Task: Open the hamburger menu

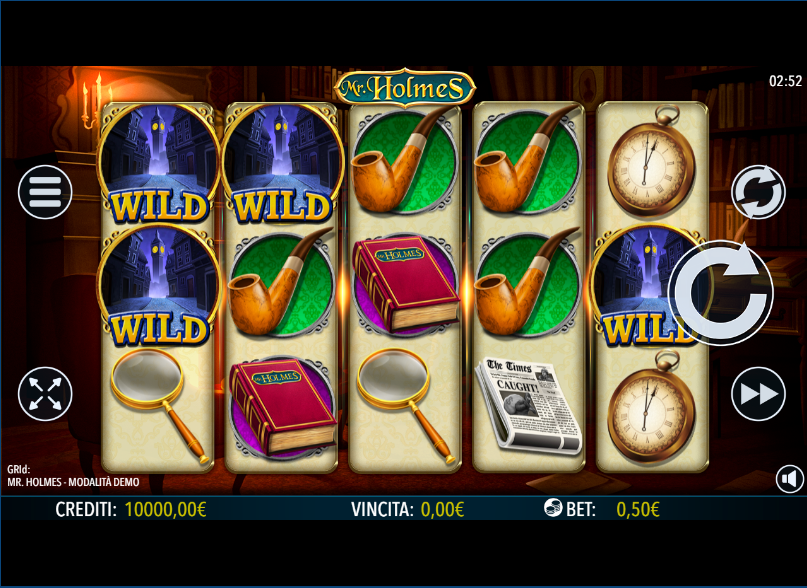Action: pyautogui.click(x=45, y=191)
